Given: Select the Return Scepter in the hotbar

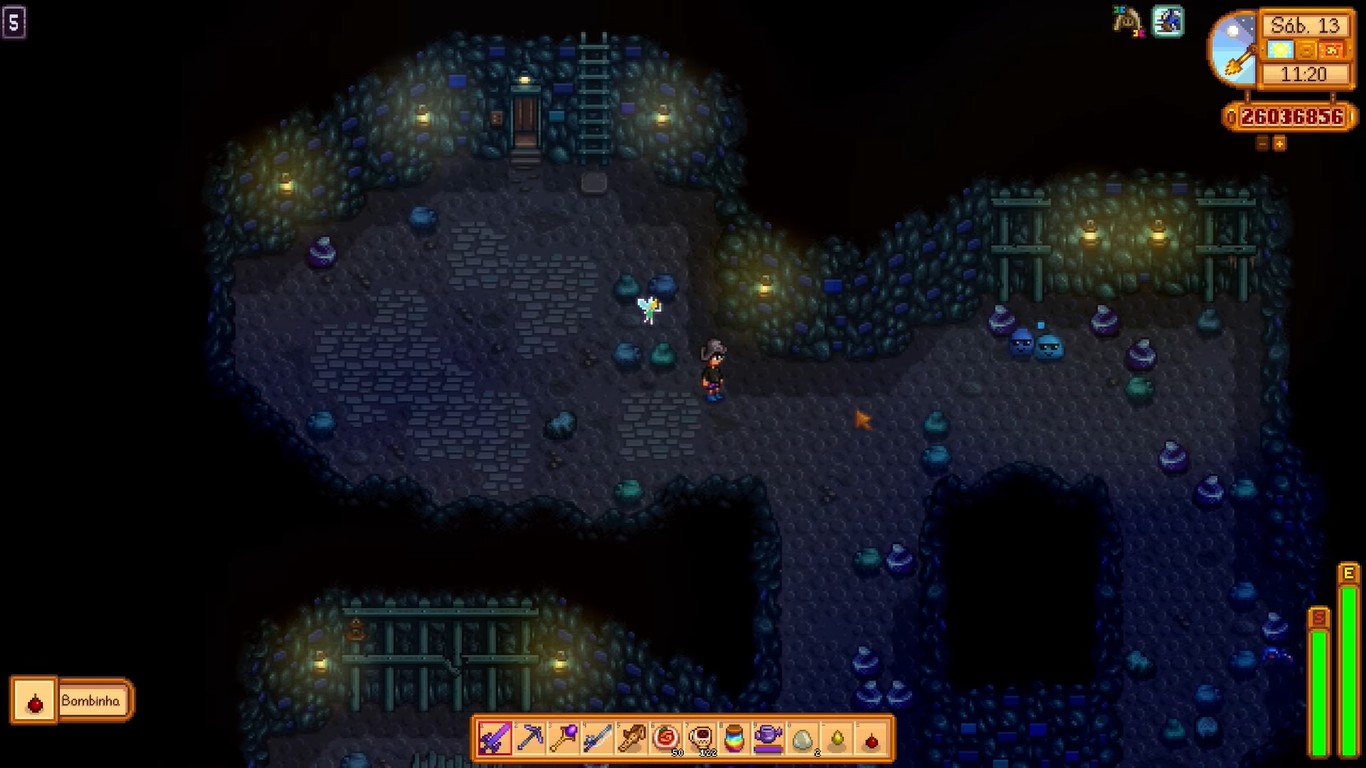Looking at the screenshot, I should (x=564, y=739).
